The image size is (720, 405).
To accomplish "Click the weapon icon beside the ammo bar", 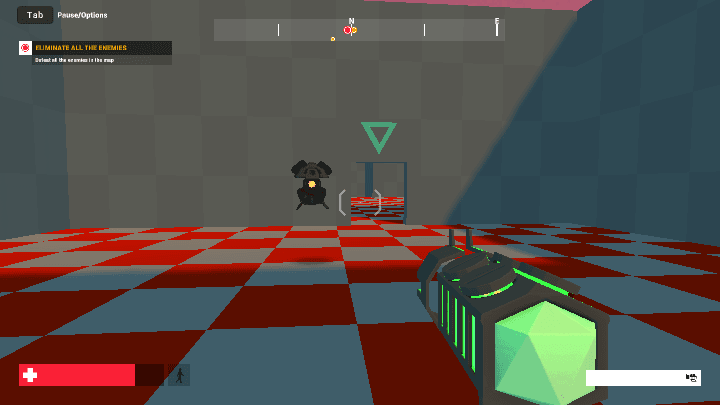I will coord(691,377).
